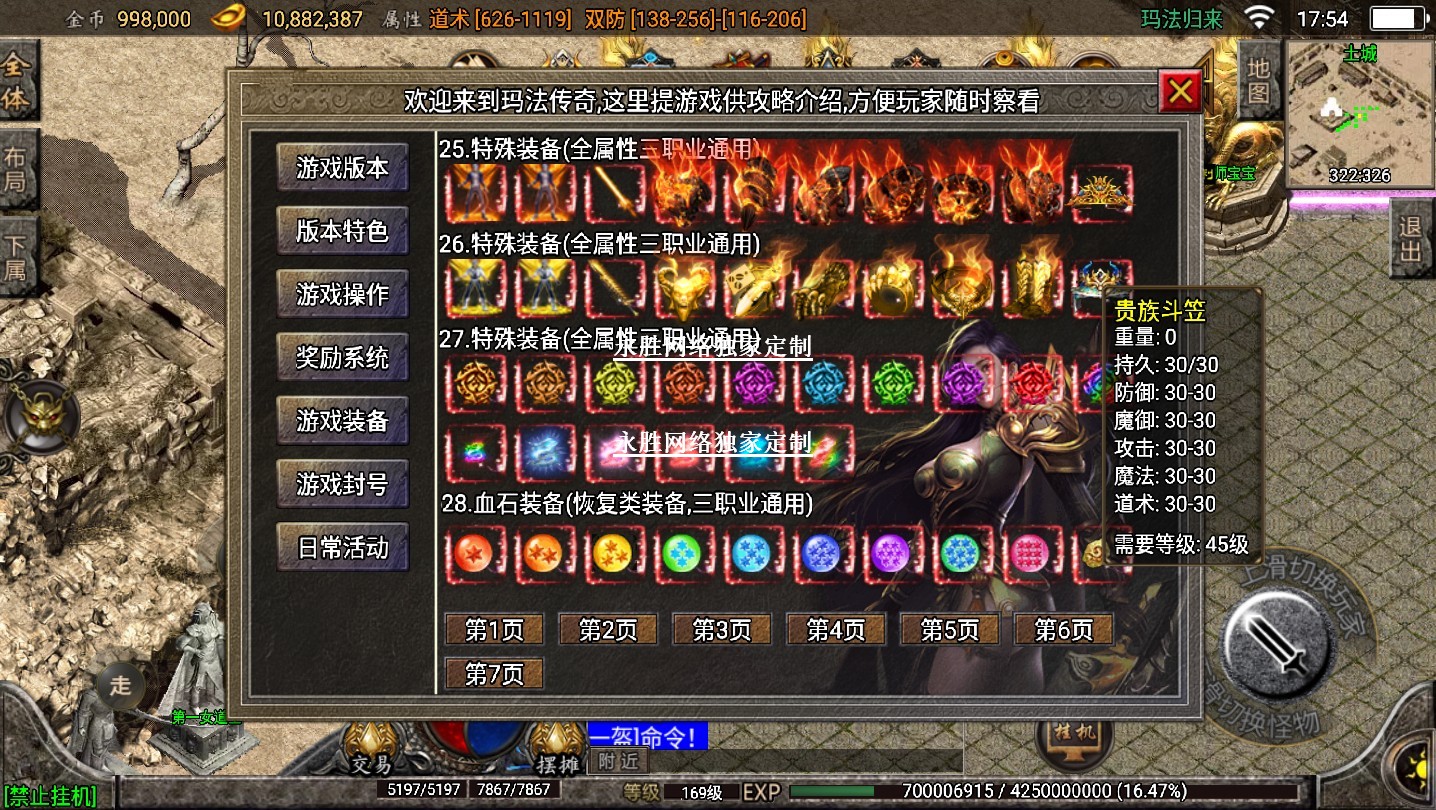This screenshot has height=810, width=1436.
Task: Show page 第6页
Action: [1064, 630]
